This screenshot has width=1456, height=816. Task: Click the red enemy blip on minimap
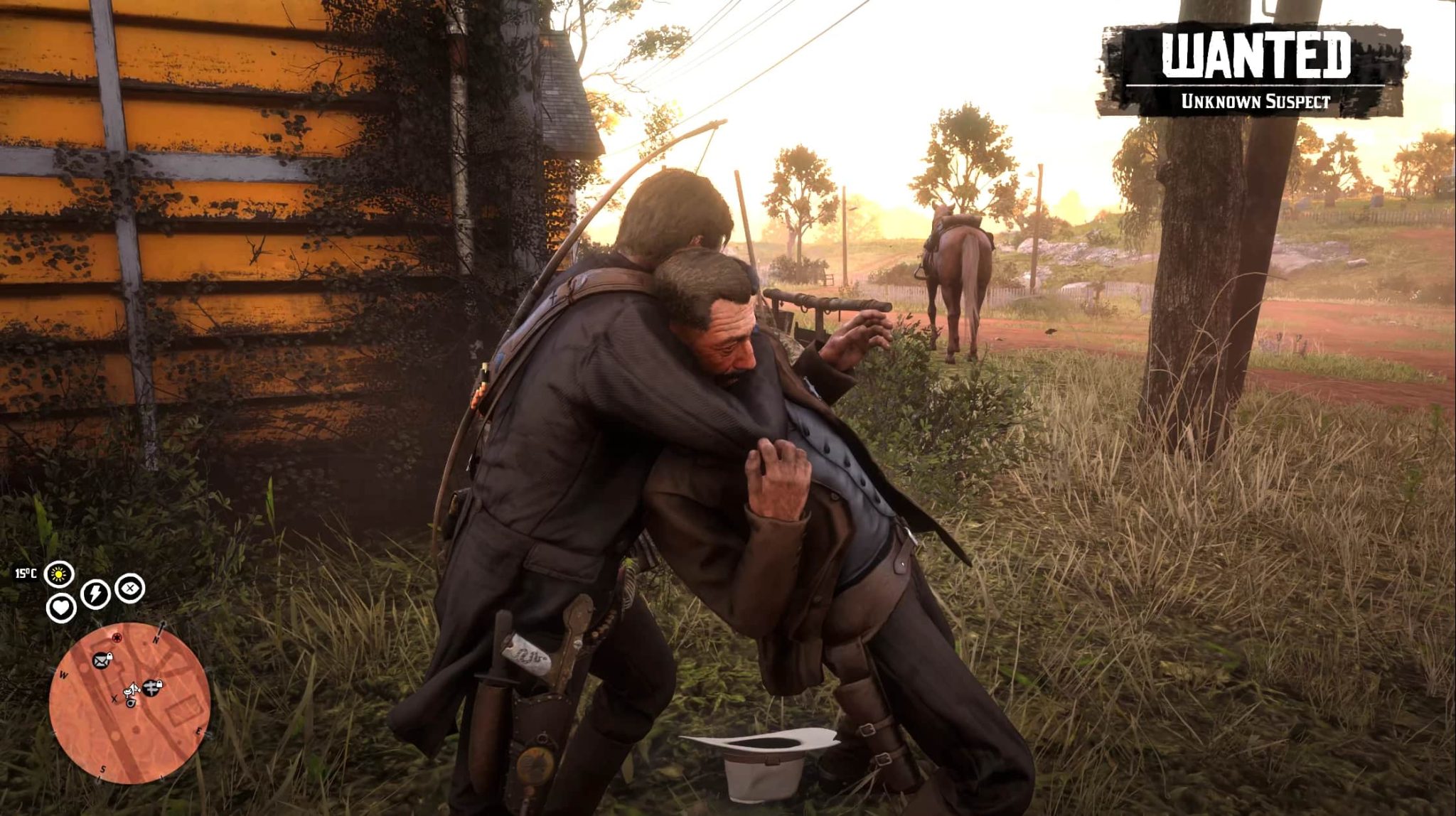(117, 637)
